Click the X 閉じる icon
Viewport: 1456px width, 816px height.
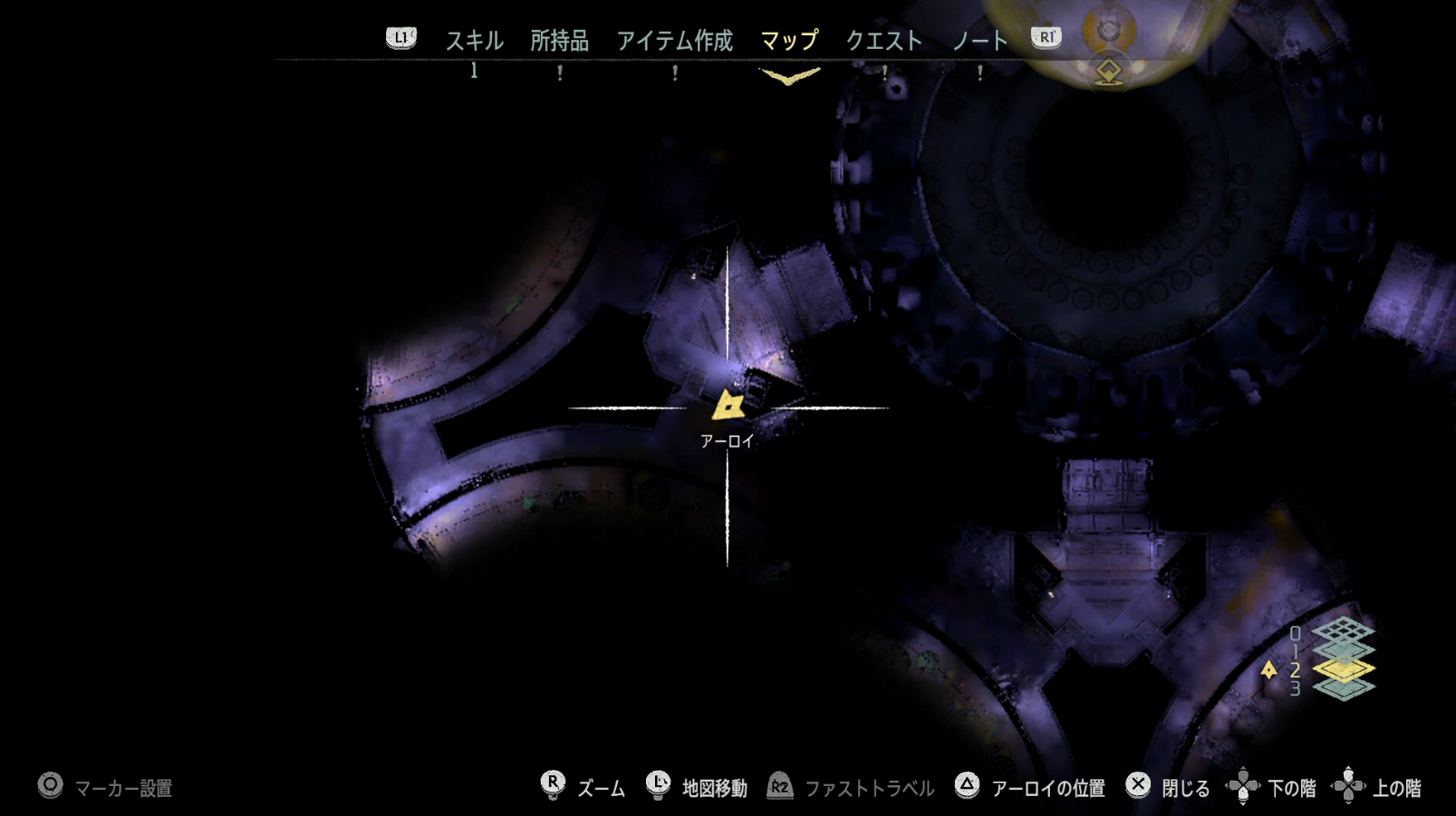pyautogui.click(x=1136, y=787)
